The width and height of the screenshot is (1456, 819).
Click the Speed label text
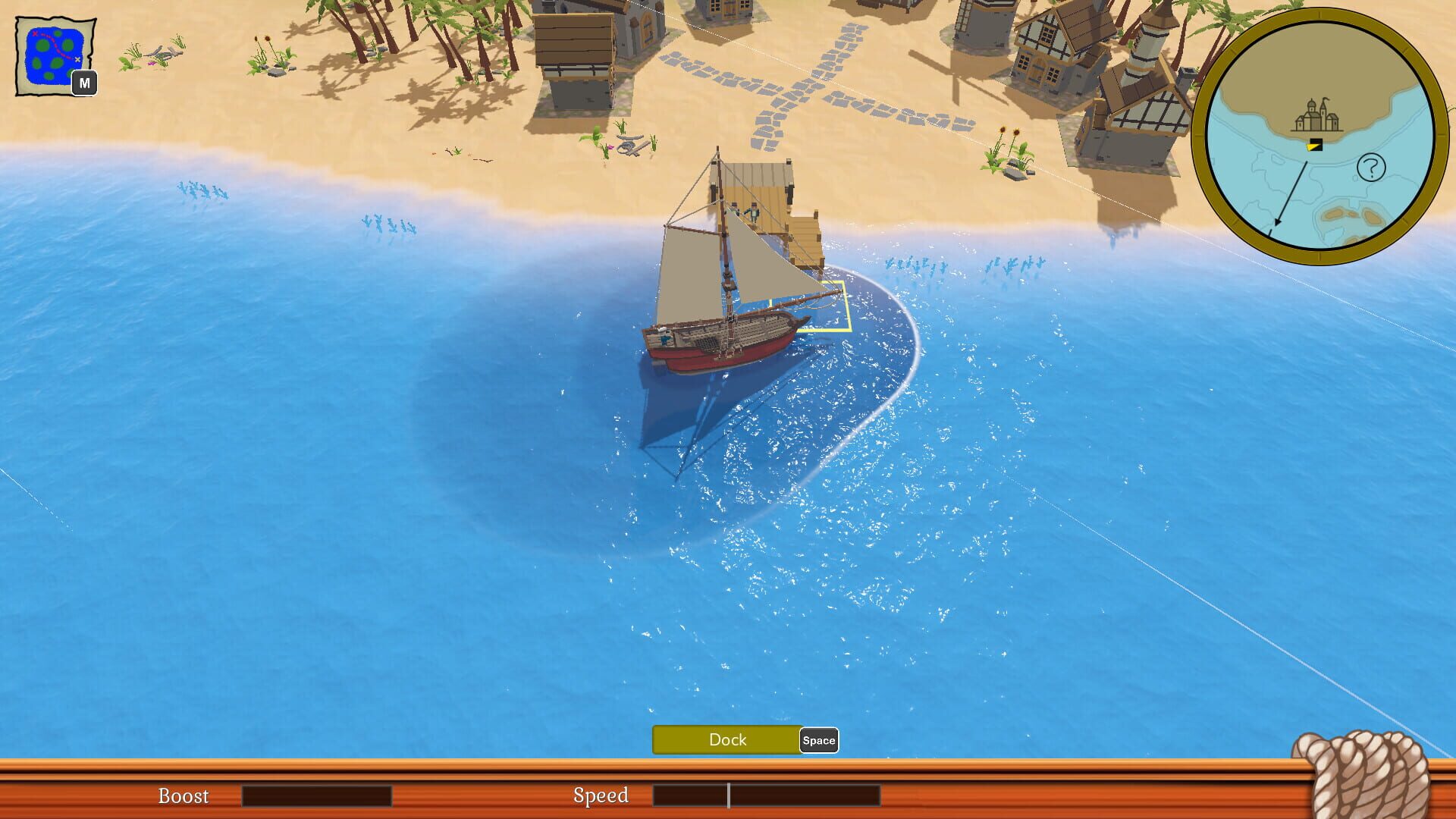601,796
